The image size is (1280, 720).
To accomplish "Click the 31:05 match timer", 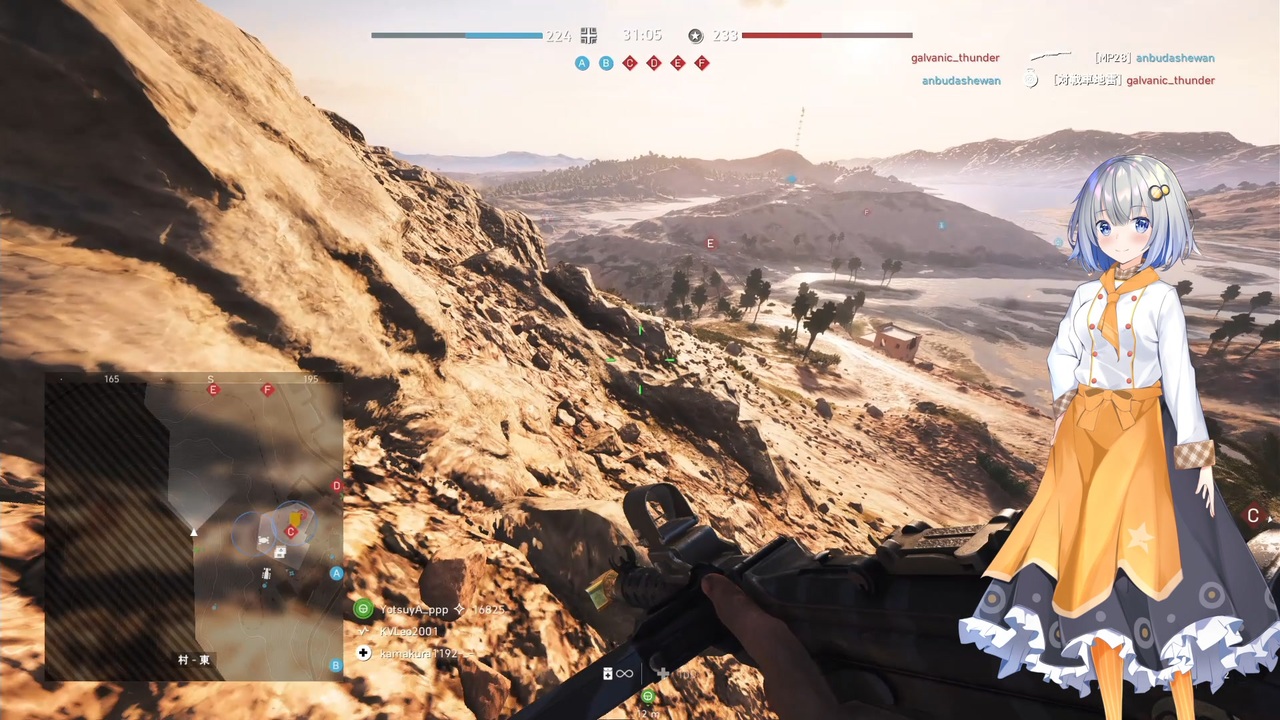I will (640, 36).
